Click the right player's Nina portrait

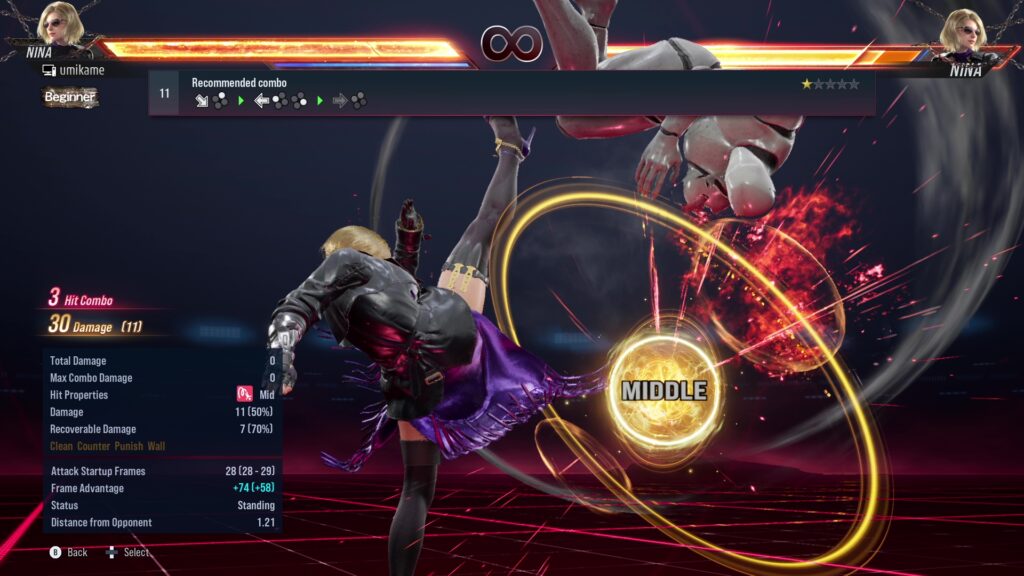(964, 30)
